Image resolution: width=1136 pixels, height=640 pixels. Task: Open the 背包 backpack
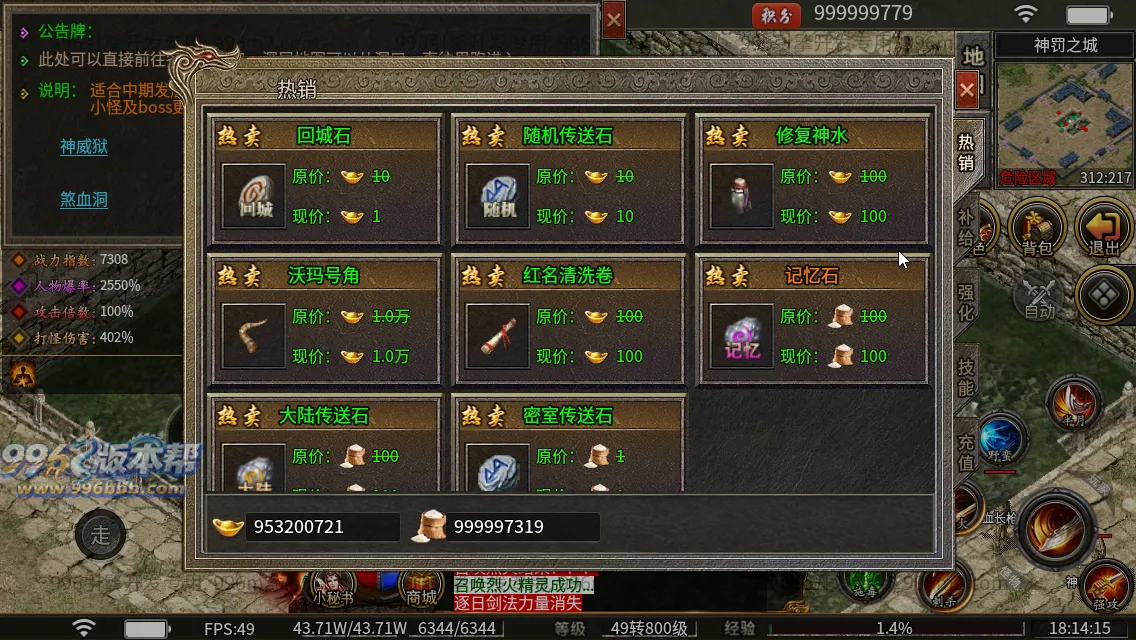pyautogui.click(x=1036, y=228)
